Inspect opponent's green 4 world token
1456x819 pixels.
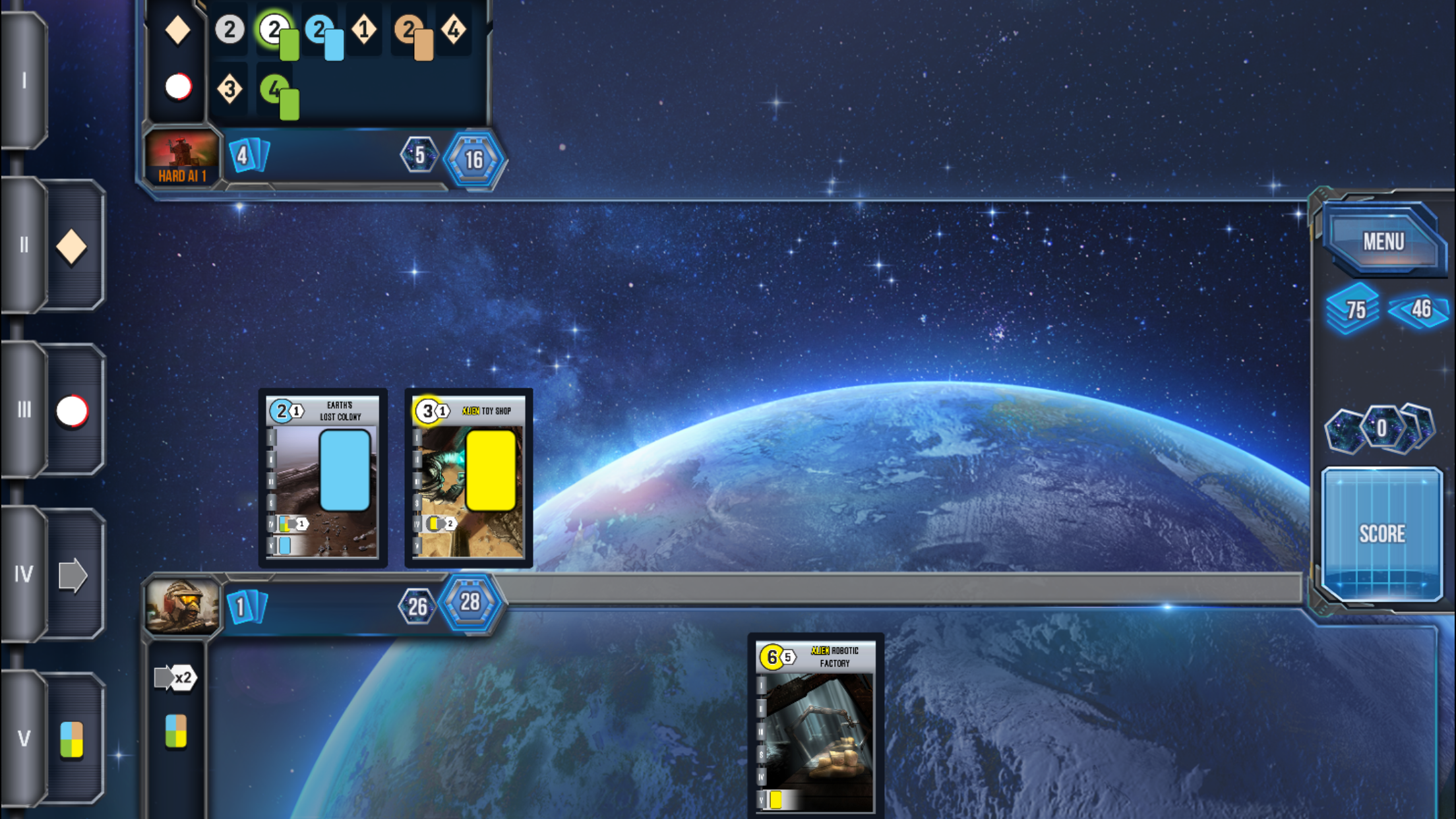click(280, 95)
